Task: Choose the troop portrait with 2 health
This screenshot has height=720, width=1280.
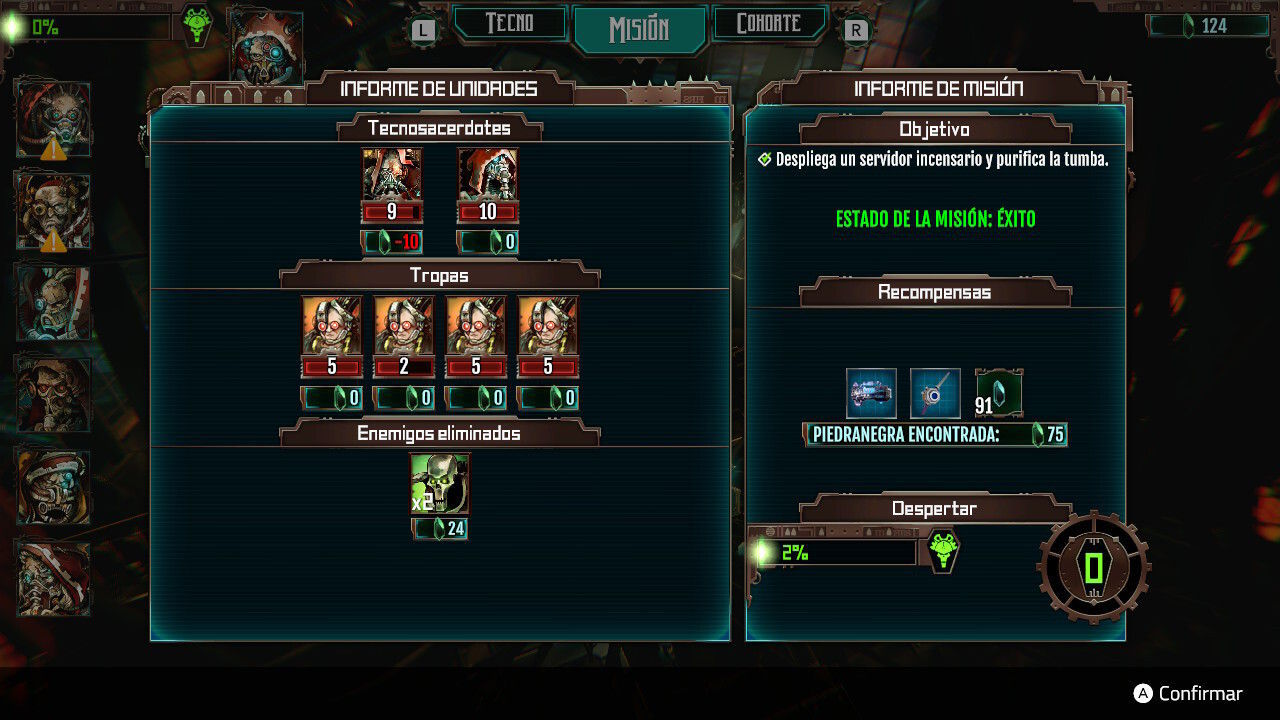Action: click(404, 325)
